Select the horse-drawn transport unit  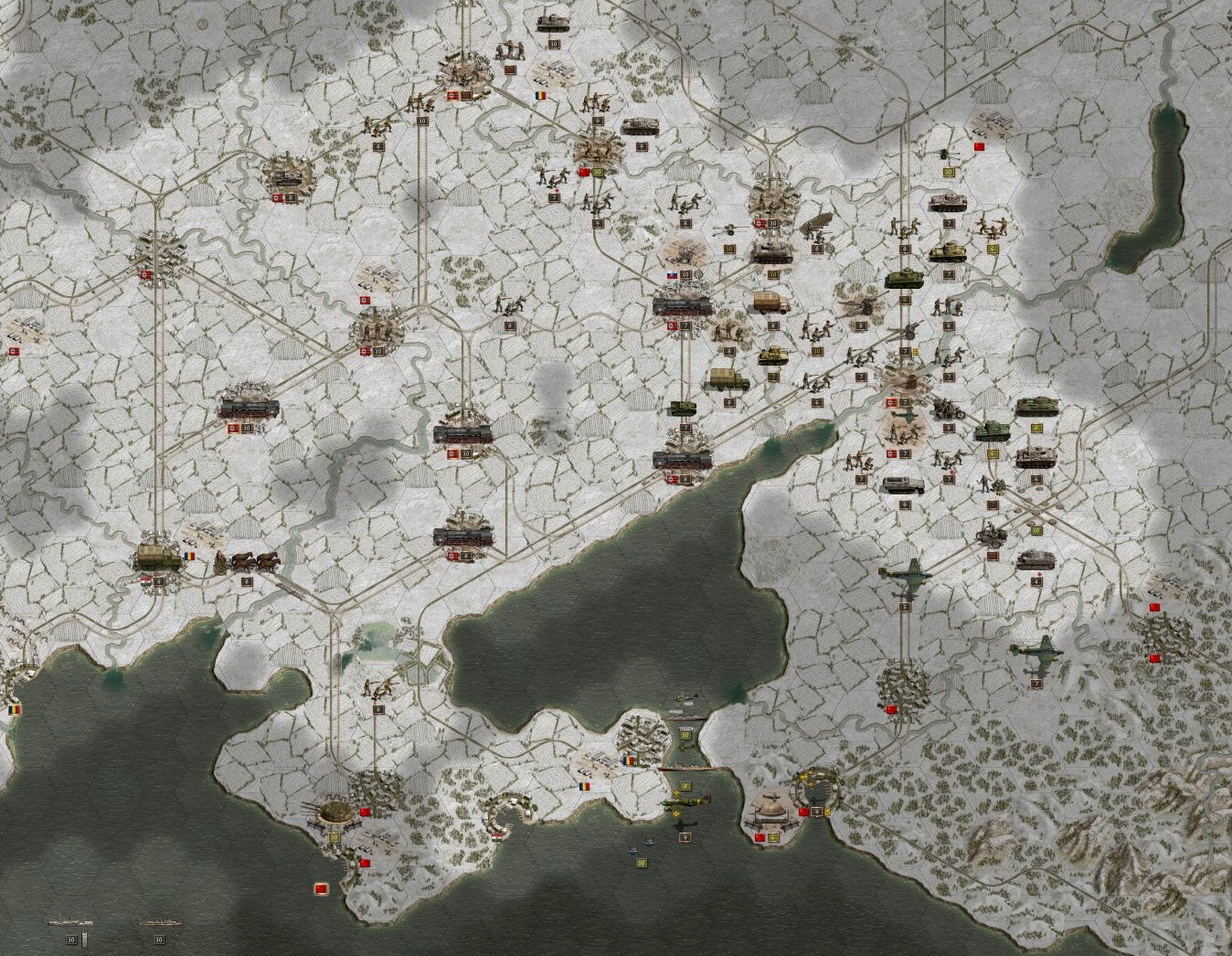[x=247, y=560]
